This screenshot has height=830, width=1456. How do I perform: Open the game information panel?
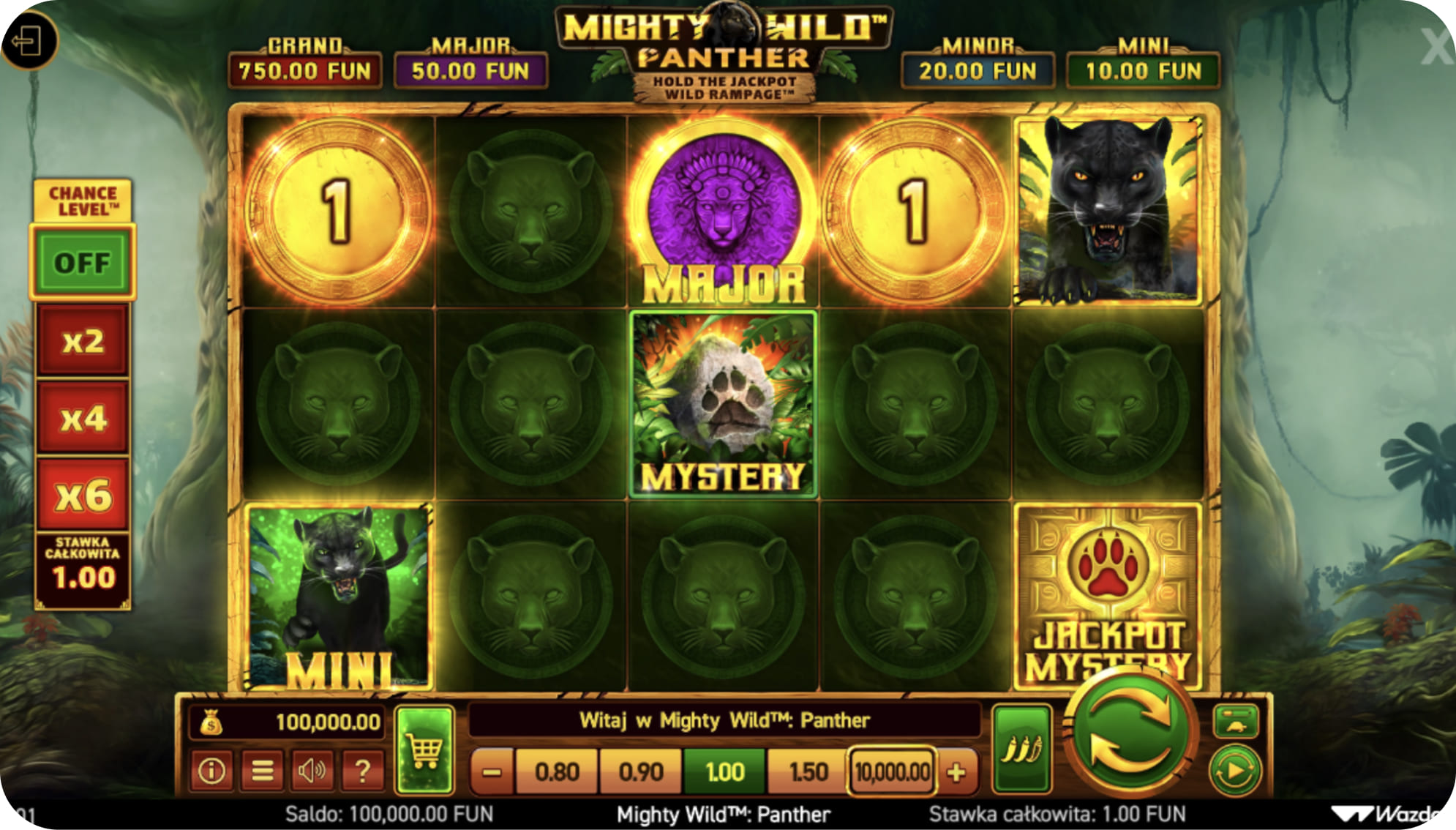(x=213, y=770)
